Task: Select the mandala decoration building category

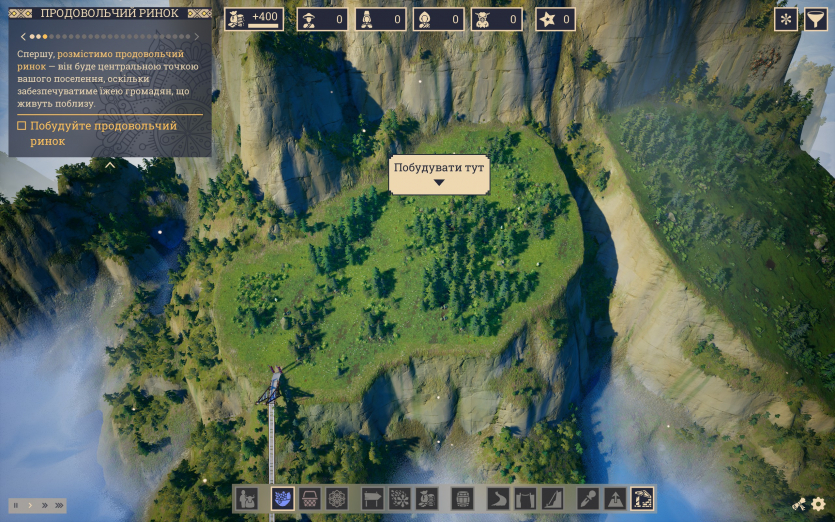Action: coord(337,498)
